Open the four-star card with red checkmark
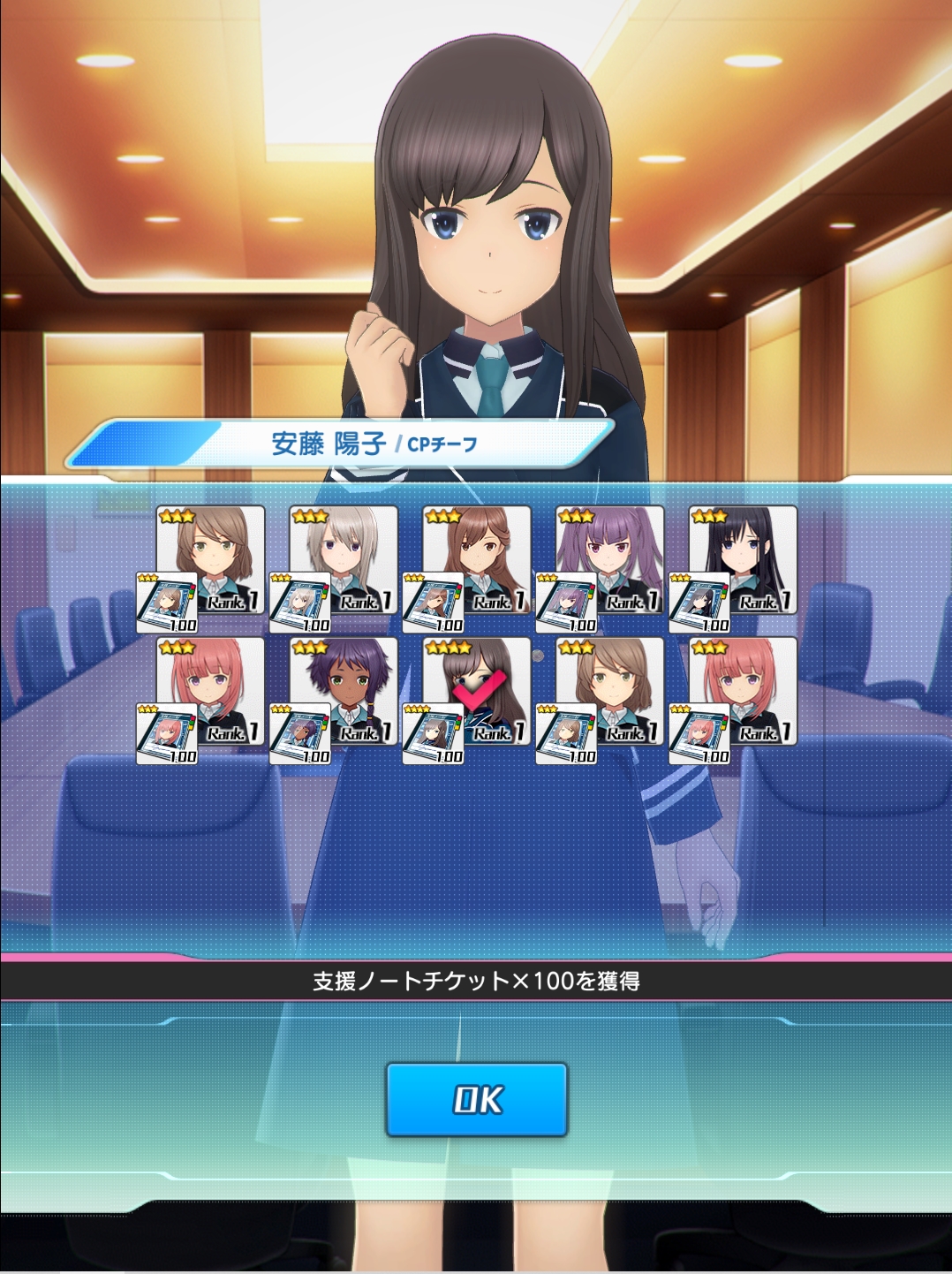Screen dimensions: 952x1274 pos(477,691)
